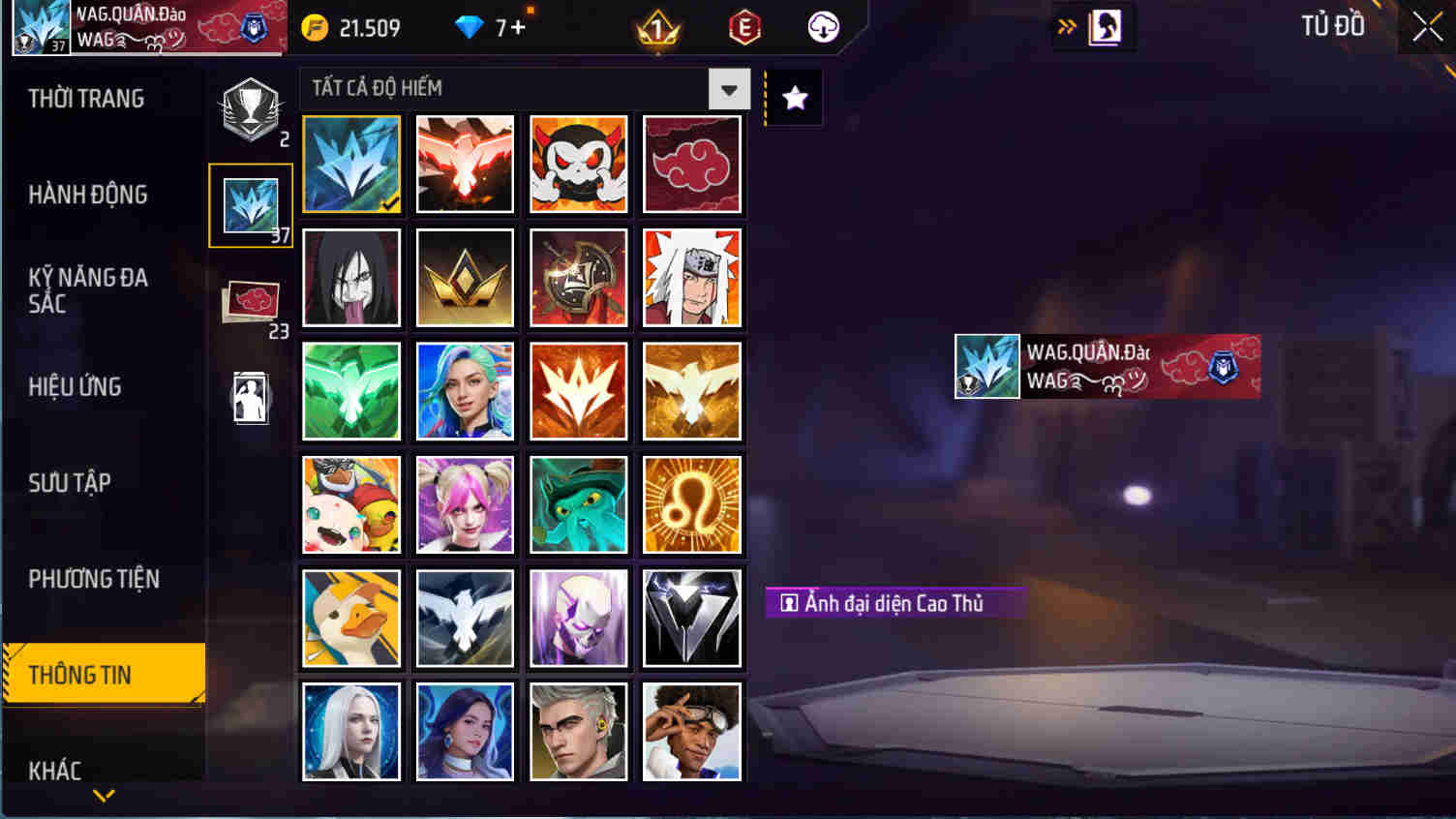The image size is (1456, 819).
Task: Select the trophy banner category marked 2
Action: point(251,106)
